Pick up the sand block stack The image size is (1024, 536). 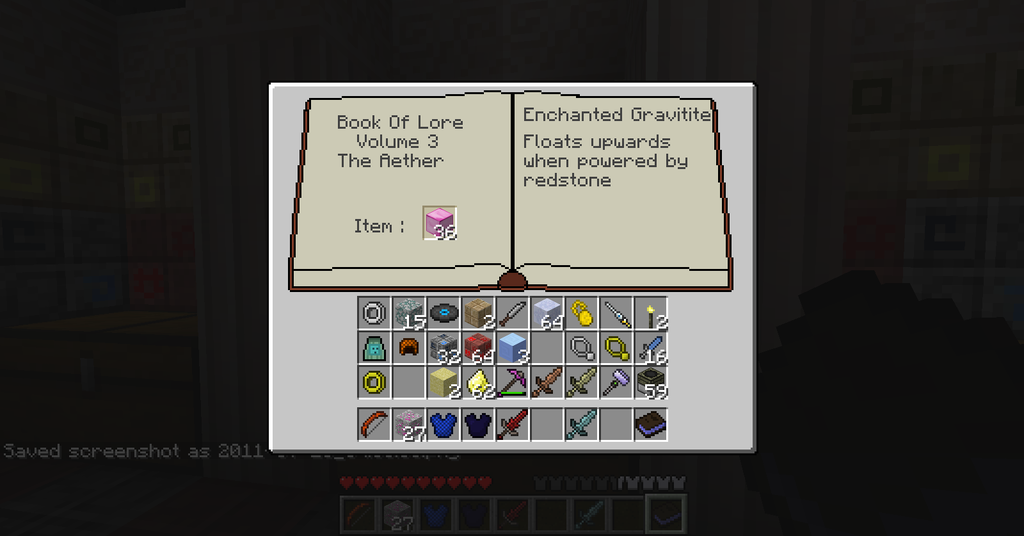(443, 382)
